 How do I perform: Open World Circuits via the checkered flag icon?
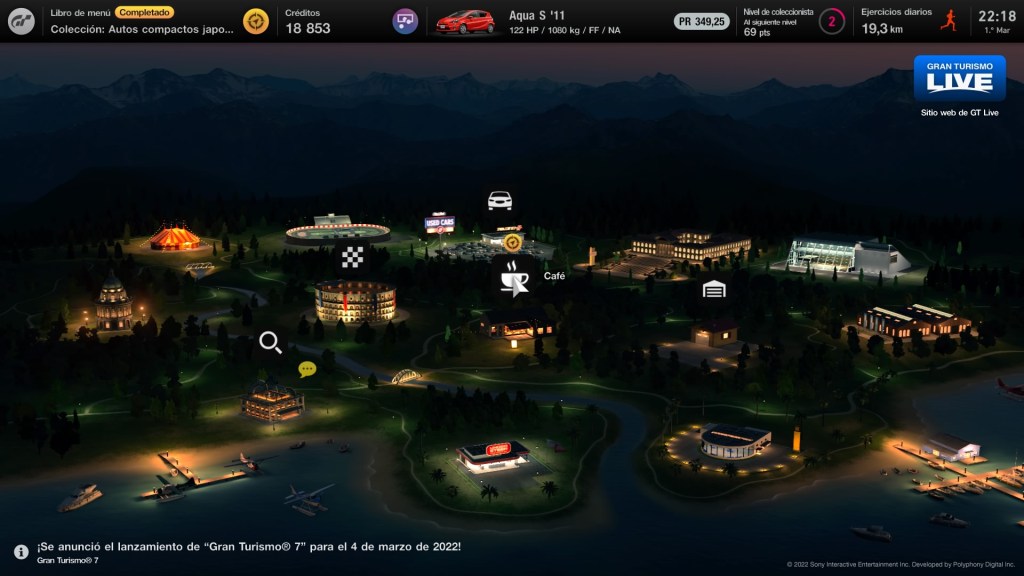point(351,257)
